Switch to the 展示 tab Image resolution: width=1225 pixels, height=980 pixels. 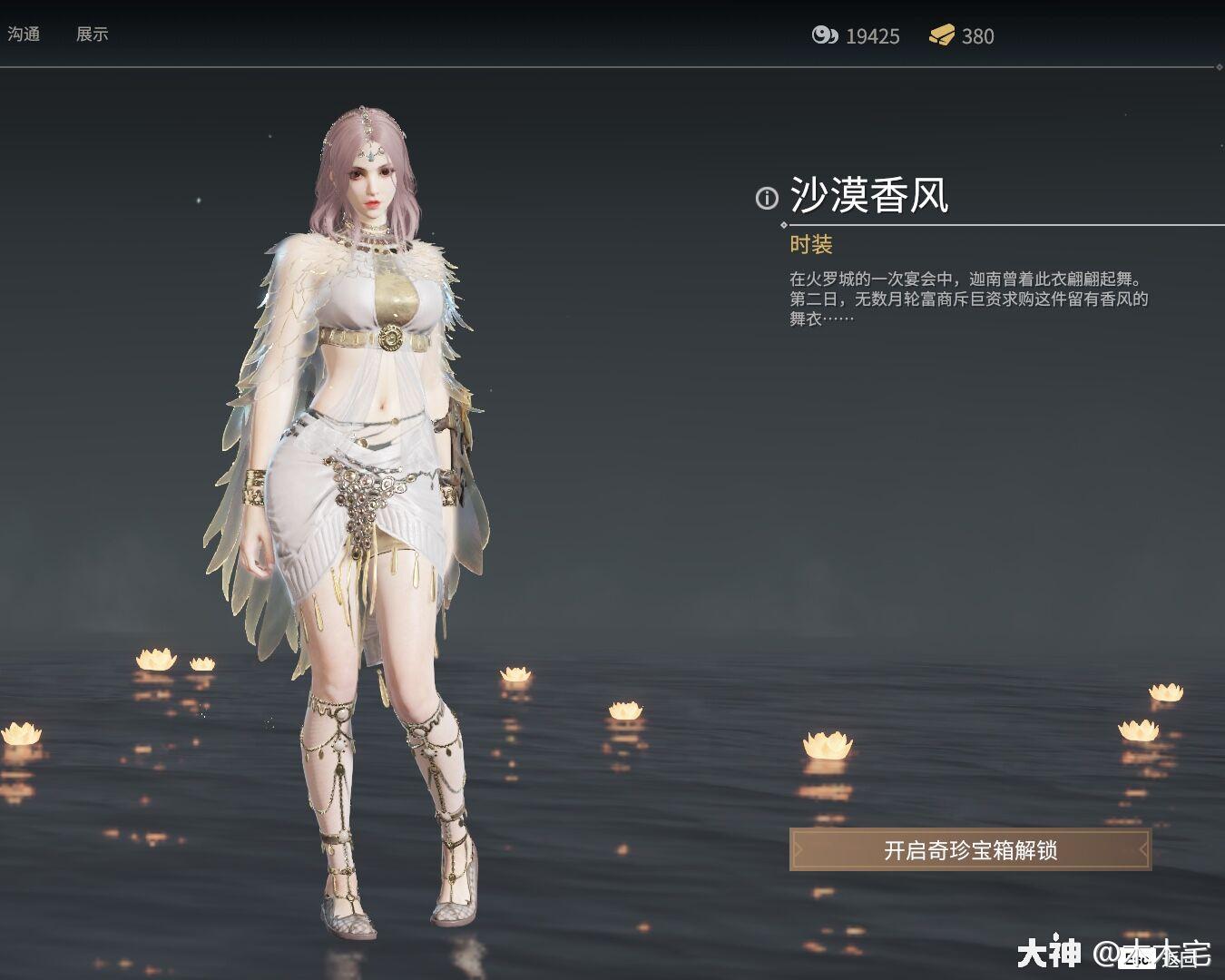tap(93, 34)
